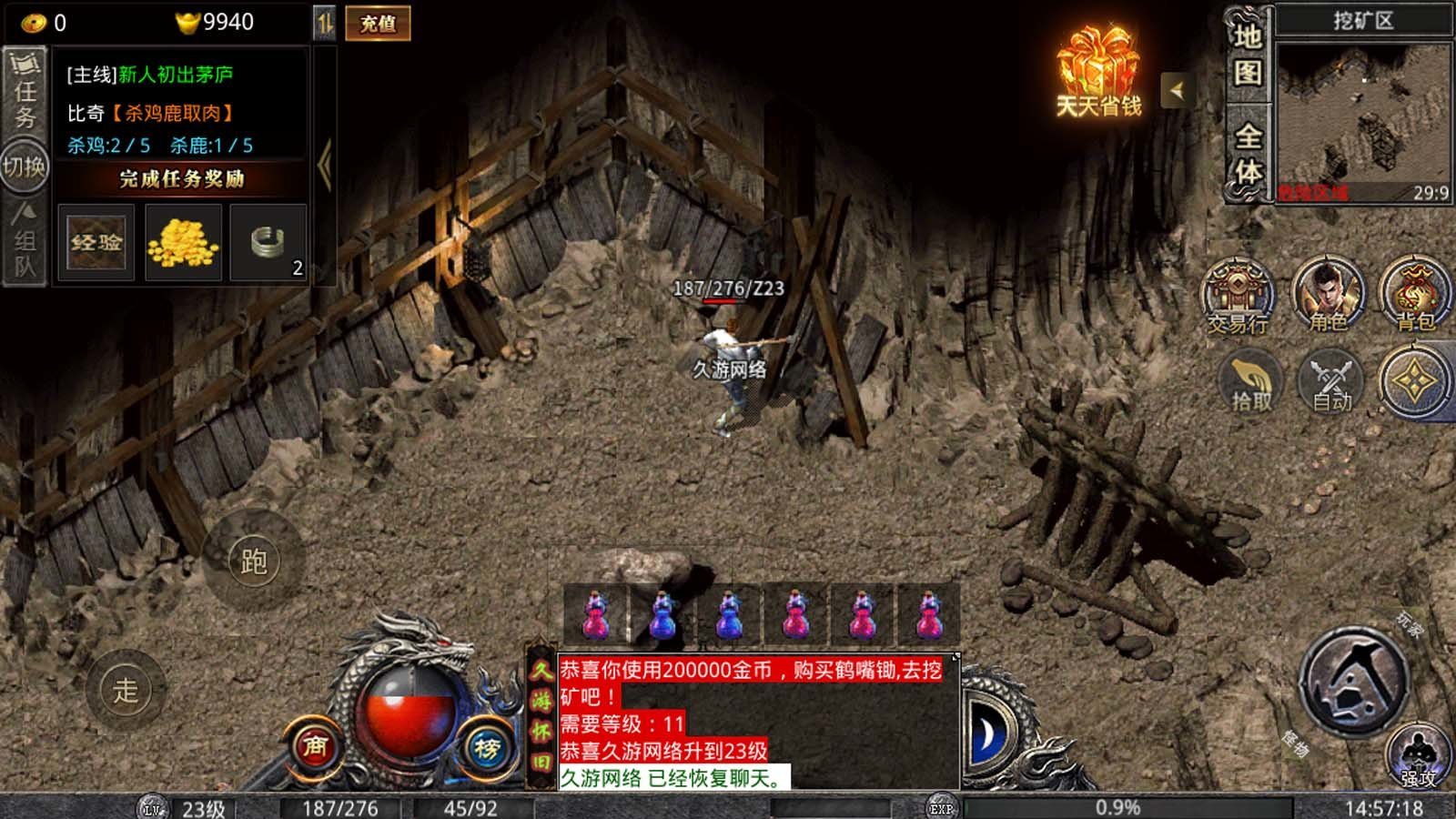Toggle 自动 auto-combat
Screen dimensions: 1456x819
coord(1331,382)
